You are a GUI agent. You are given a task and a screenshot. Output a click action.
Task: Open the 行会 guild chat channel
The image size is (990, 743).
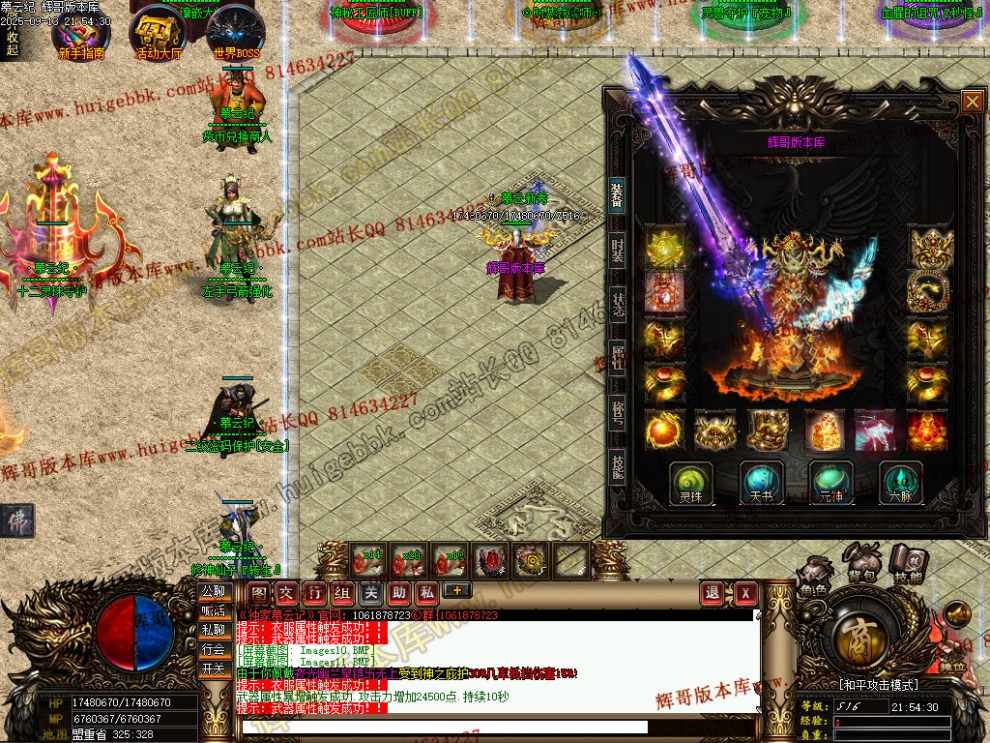[x=213, y=649]
